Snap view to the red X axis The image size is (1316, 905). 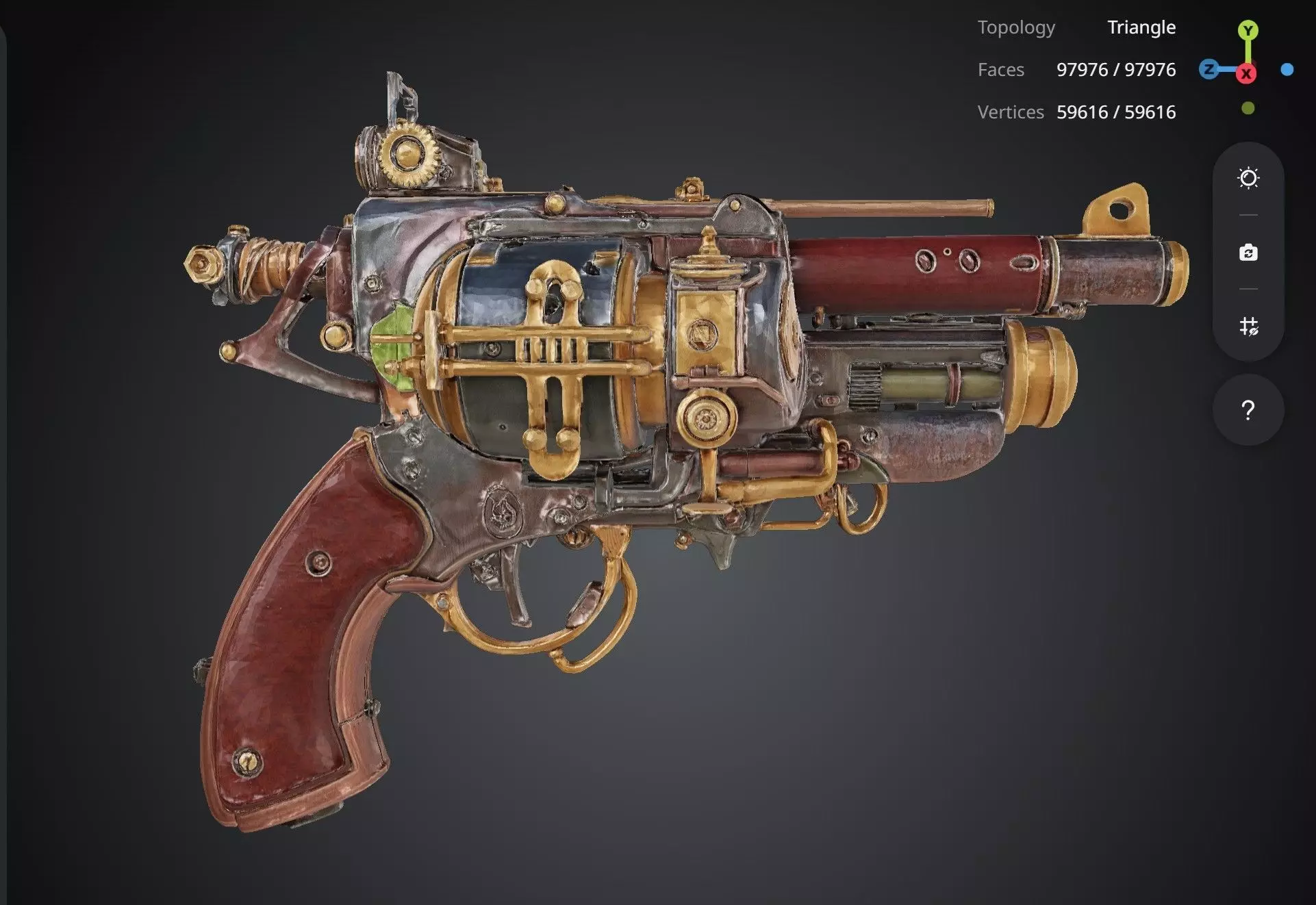(1246, 73)
